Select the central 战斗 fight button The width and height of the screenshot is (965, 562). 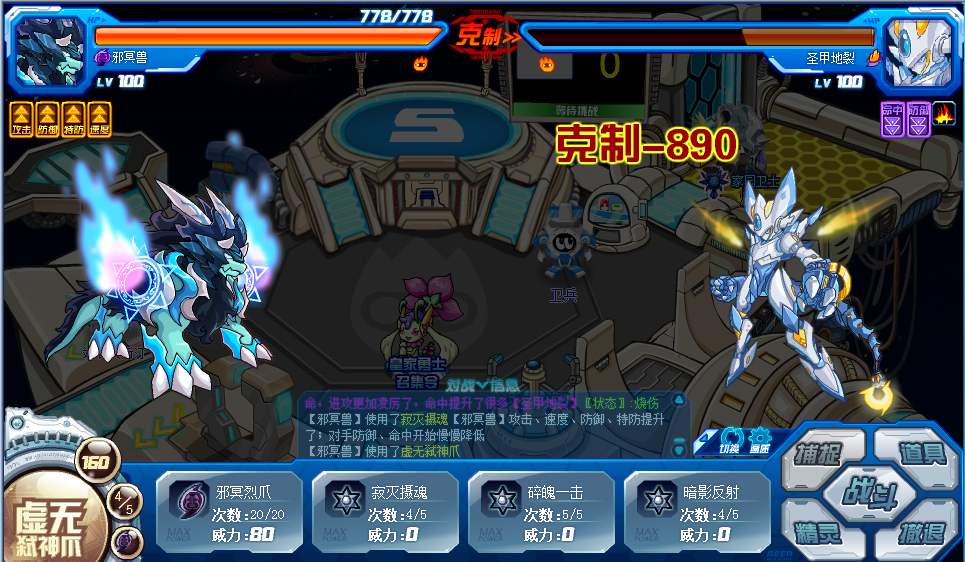[x=868, y=492]
